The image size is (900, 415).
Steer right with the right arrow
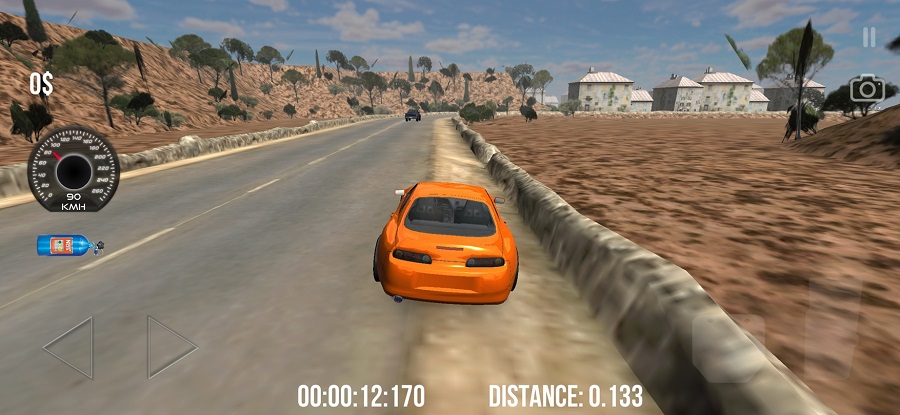171,347
